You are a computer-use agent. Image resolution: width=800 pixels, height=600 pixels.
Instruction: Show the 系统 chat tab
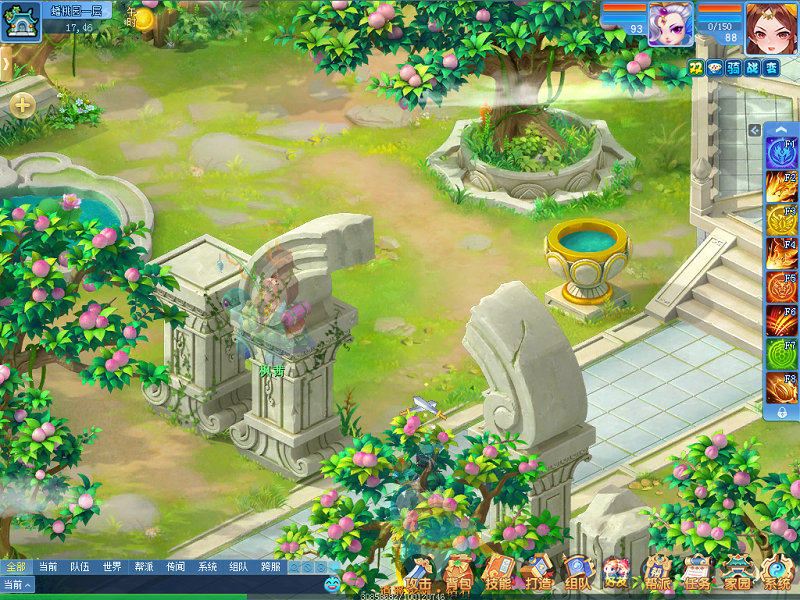207,567
